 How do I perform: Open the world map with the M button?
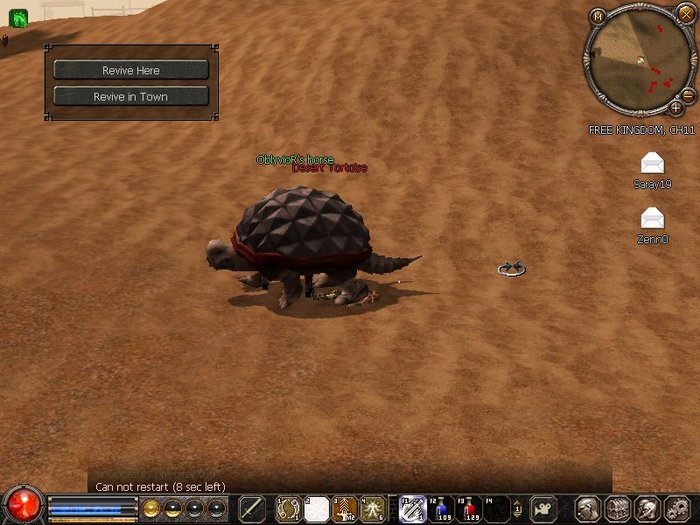point(598,16)
